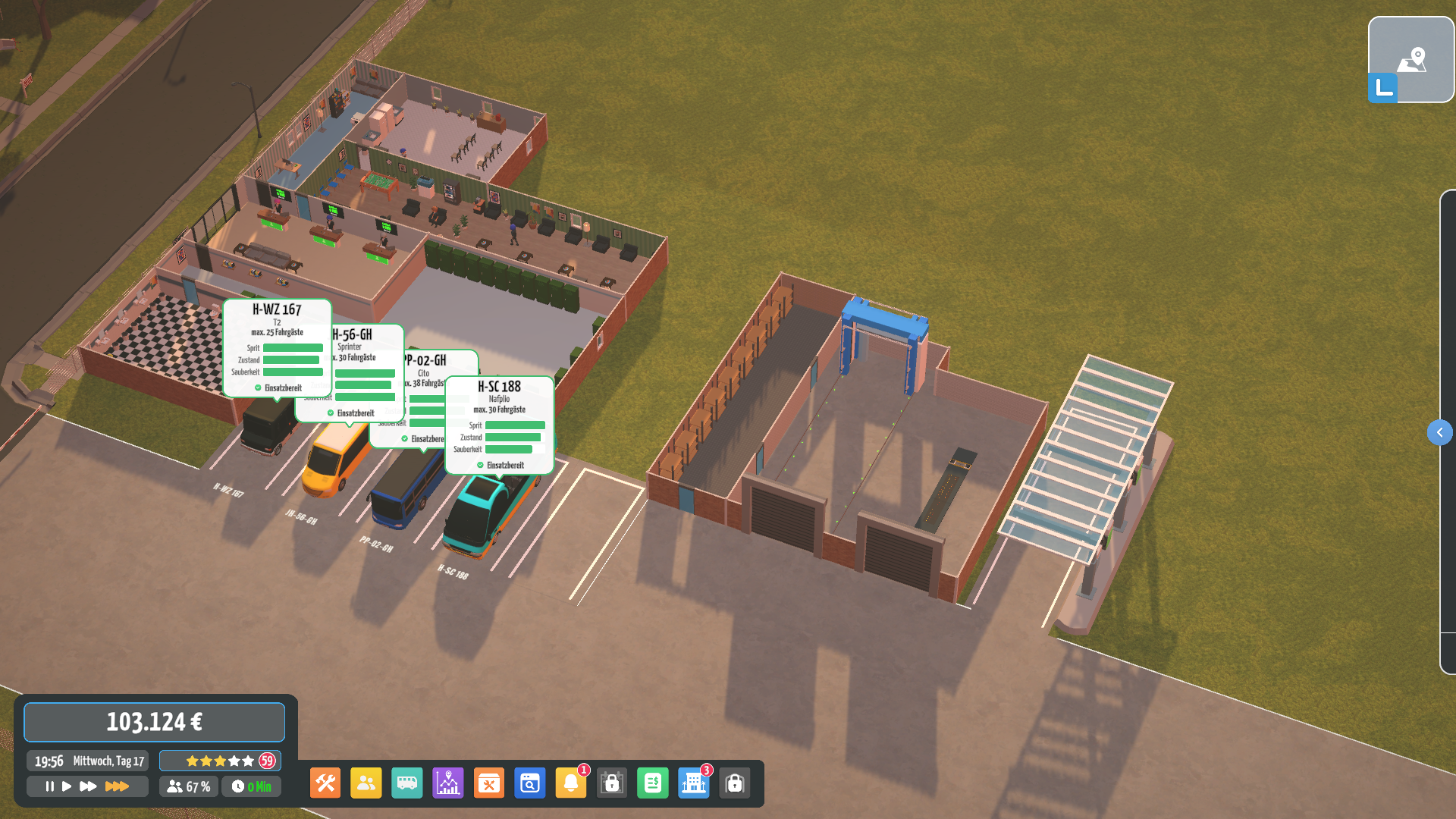The height and width of the screenshot is (819, 1456).
Task: Show the purple route statistics chart
Action: tap(448, 783)
